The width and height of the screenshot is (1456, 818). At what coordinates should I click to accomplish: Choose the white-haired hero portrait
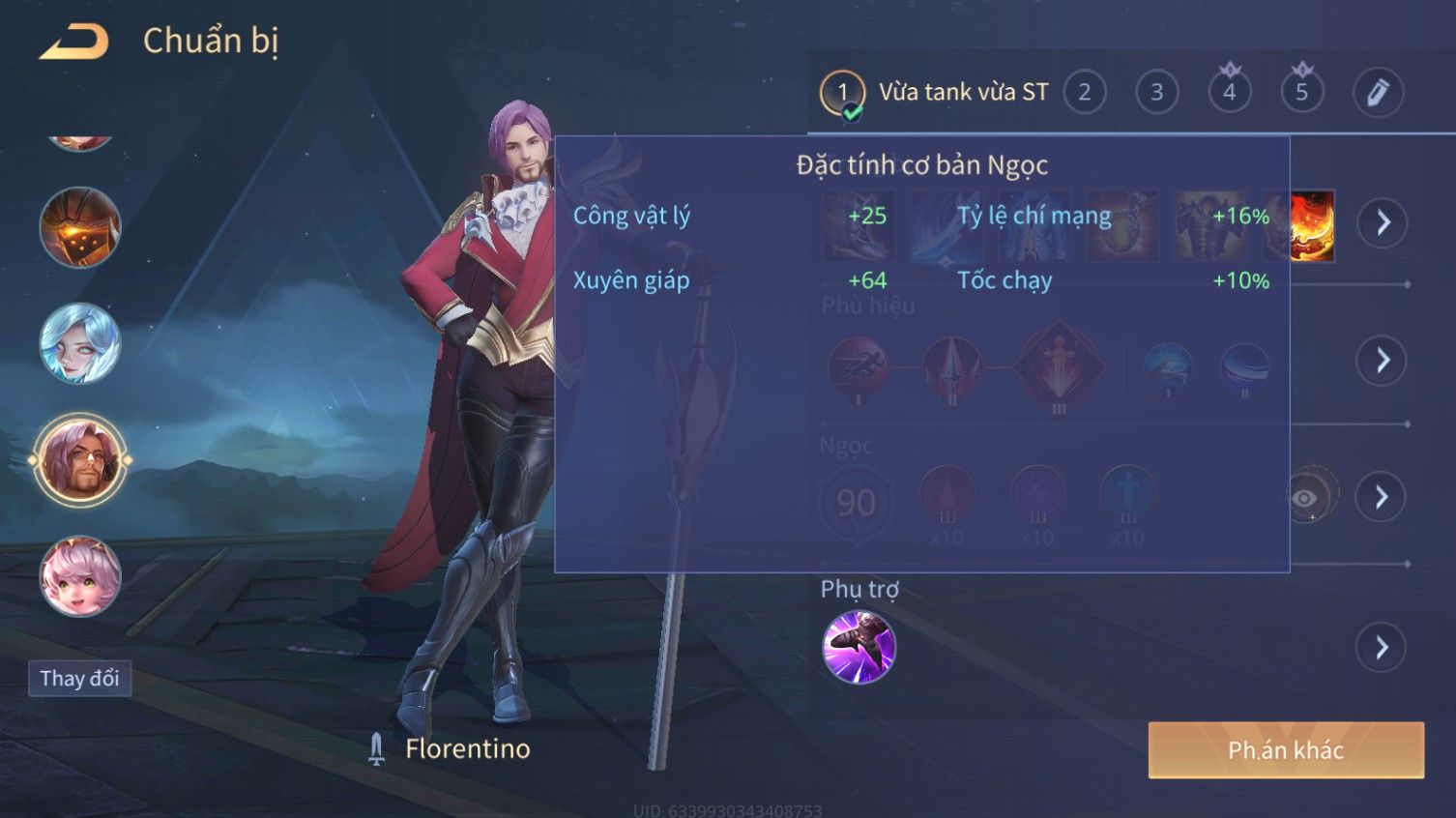point(80,343)
